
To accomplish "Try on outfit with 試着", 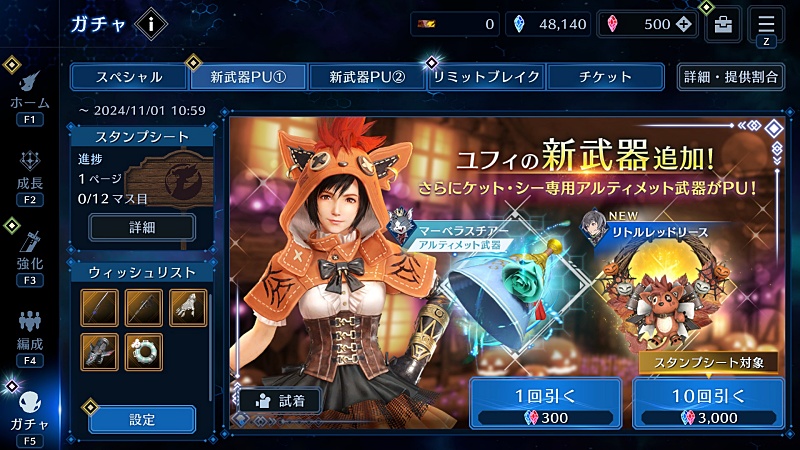I will [280, 400].
